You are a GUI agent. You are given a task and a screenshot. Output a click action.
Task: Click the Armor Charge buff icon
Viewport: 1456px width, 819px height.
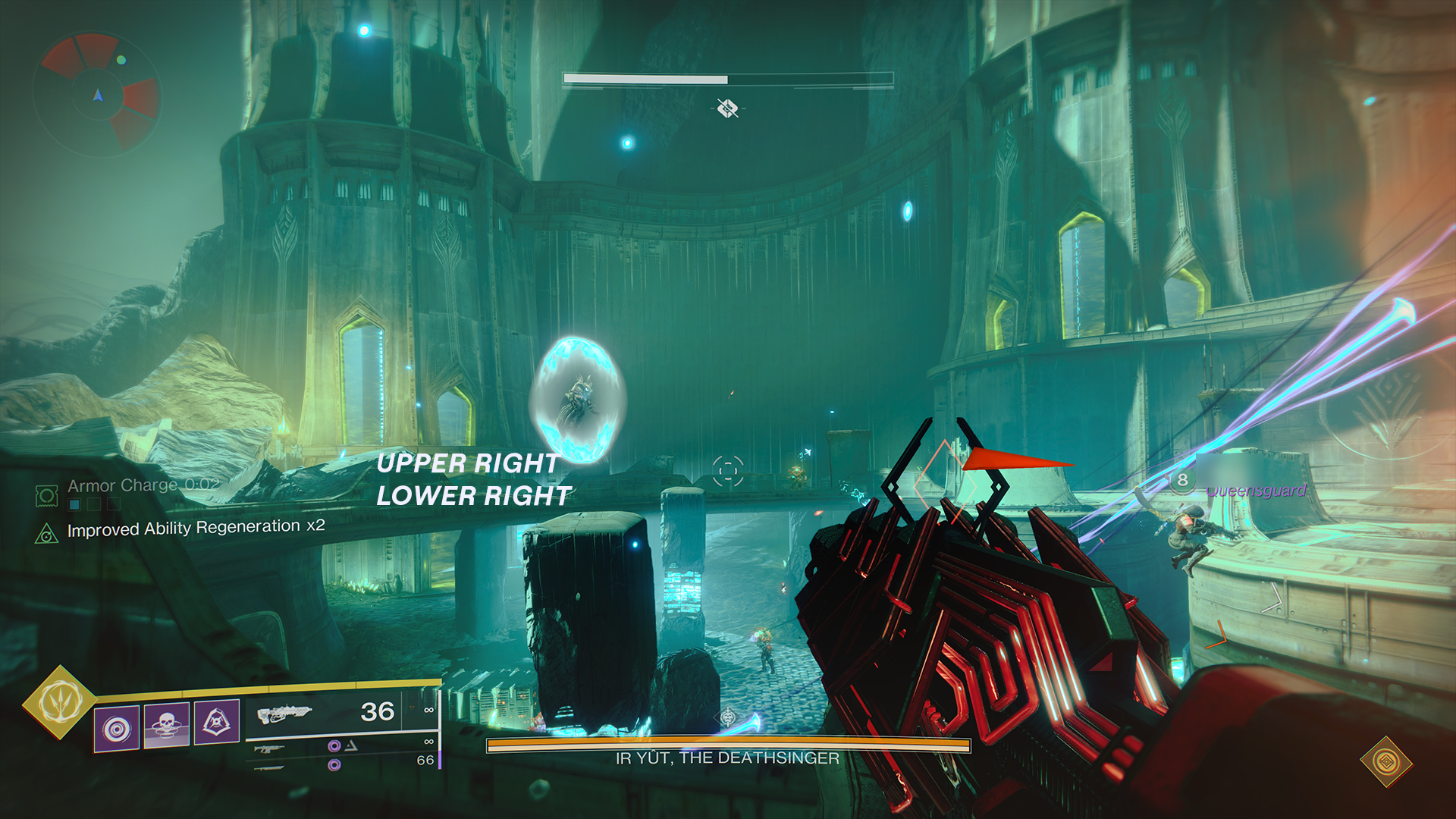(x=46, y=497)
